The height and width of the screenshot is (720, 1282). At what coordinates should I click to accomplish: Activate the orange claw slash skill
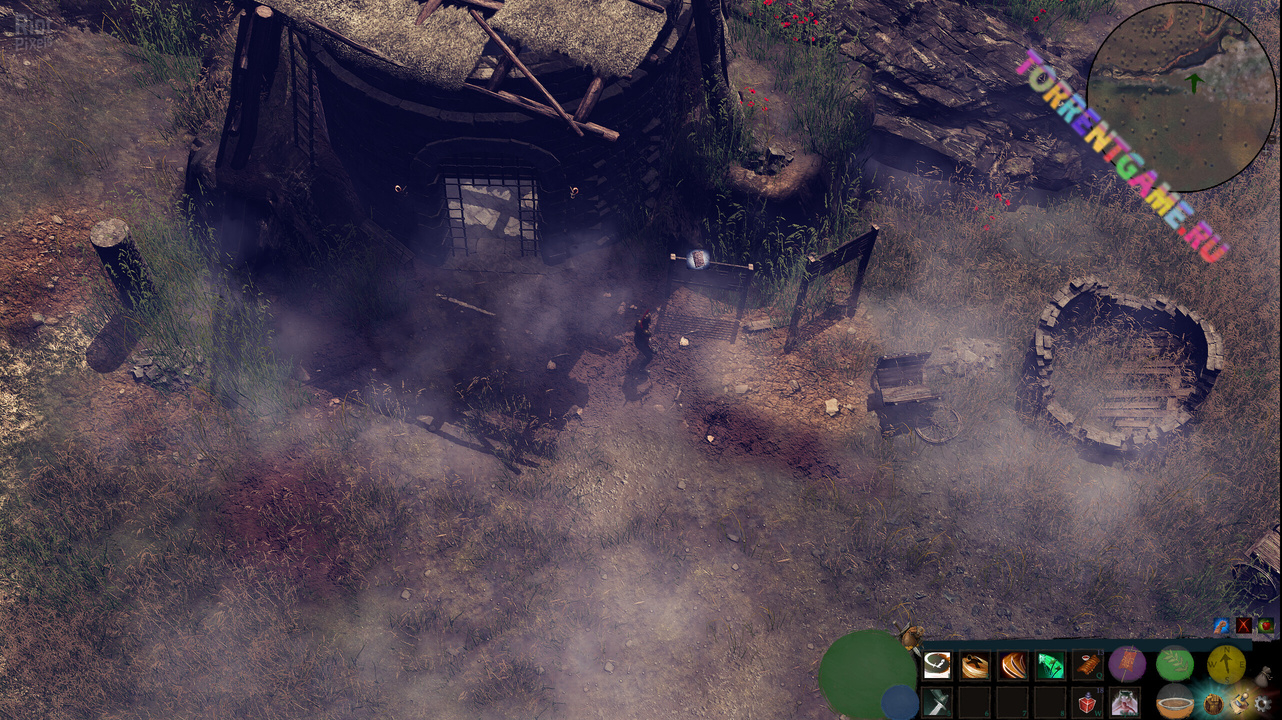click(x=1013, y=665)
